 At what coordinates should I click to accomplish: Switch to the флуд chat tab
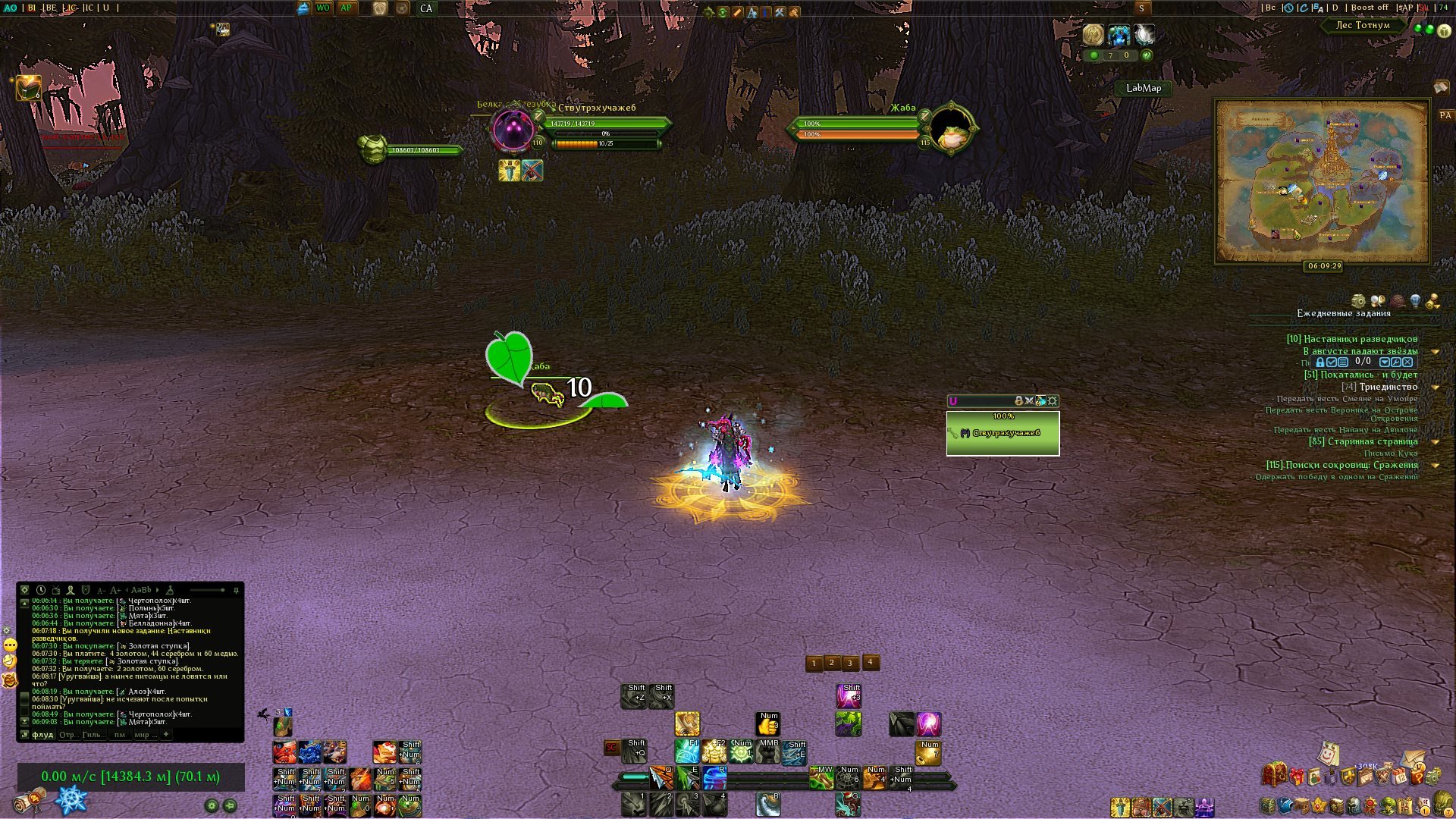pyautogui.click(x=42, y=735)
